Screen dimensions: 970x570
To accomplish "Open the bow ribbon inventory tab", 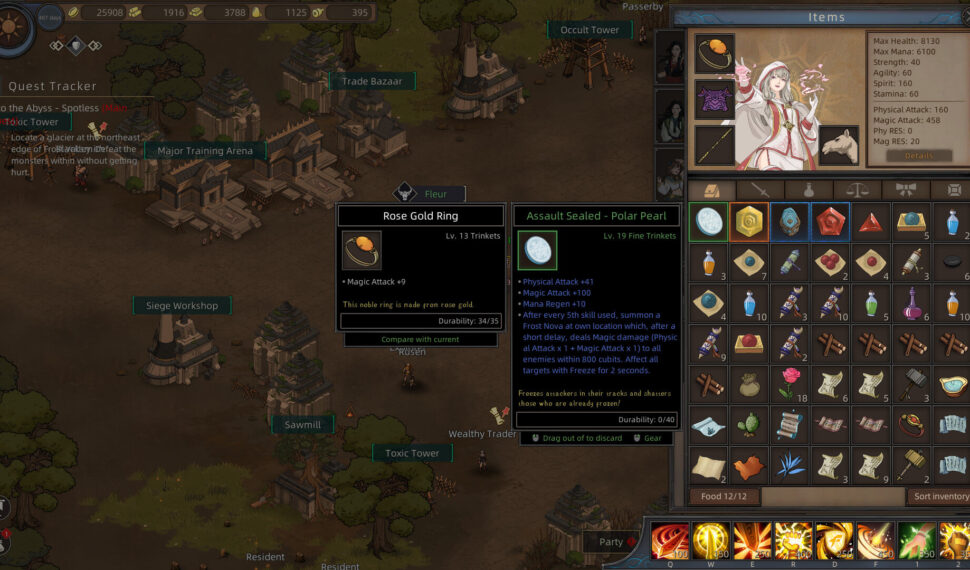I will pos(906,189).
